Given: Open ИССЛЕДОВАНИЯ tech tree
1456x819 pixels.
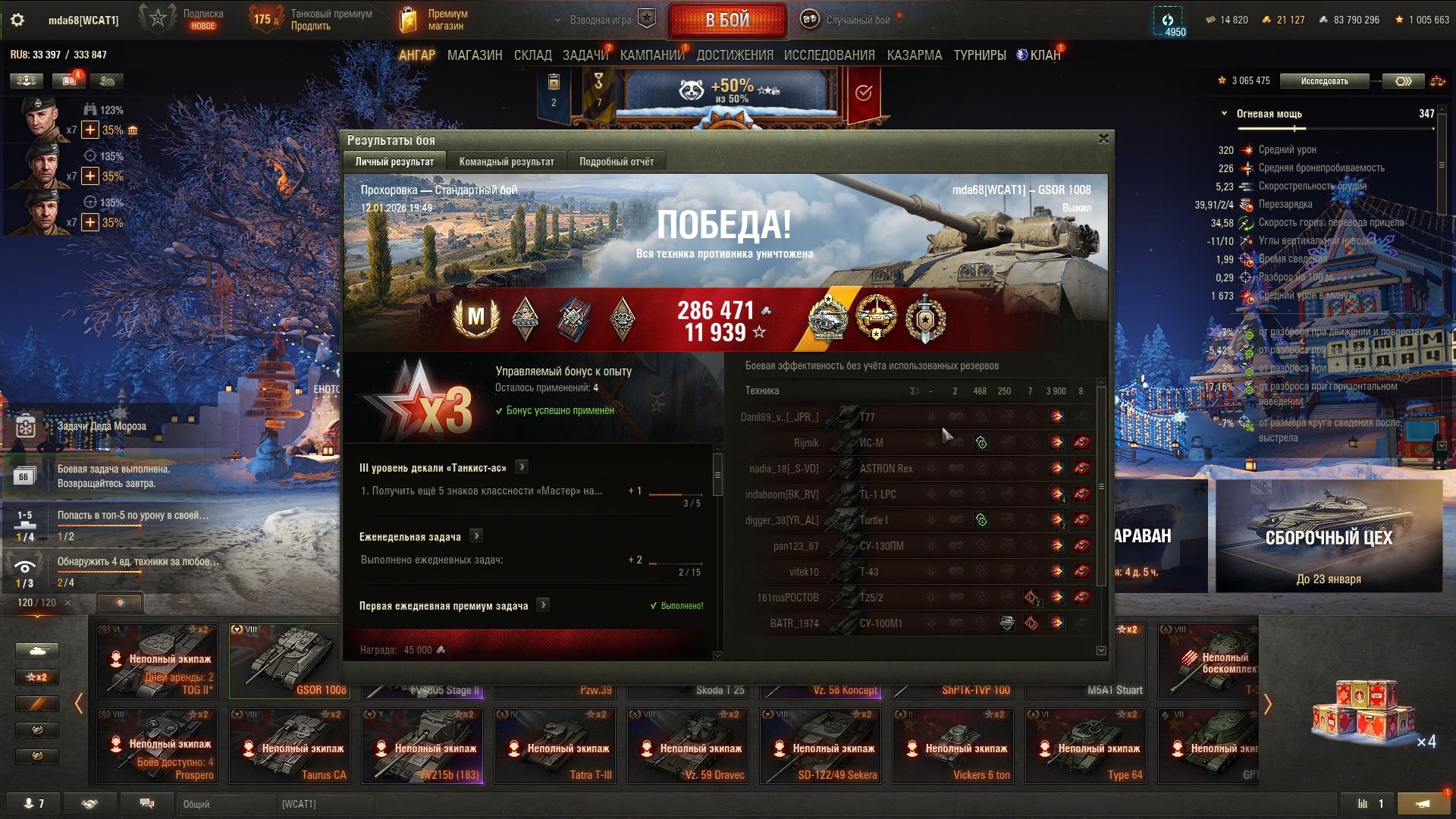Looking at the screenshot, I should [829, 55].
